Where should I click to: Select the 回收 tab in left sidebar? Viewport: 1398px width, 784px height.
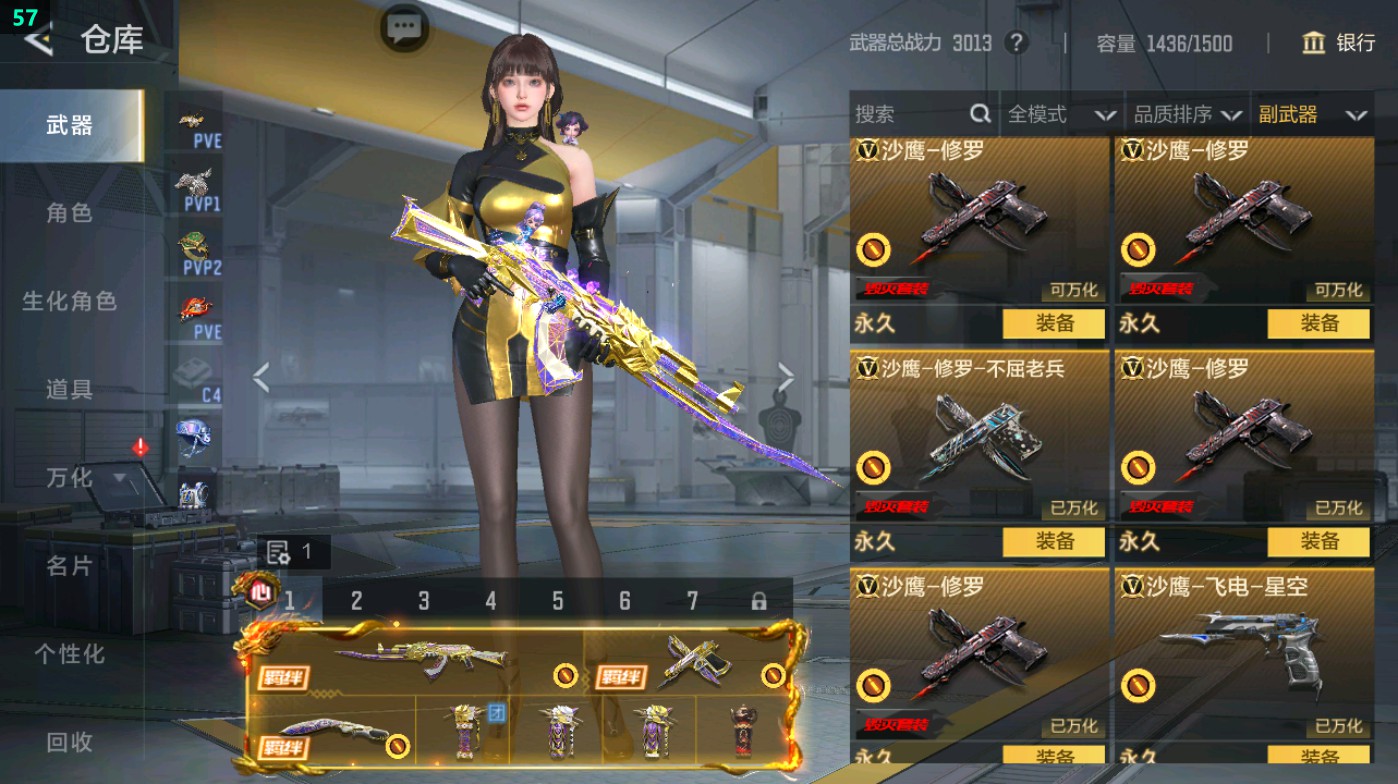tap(70, 743)
